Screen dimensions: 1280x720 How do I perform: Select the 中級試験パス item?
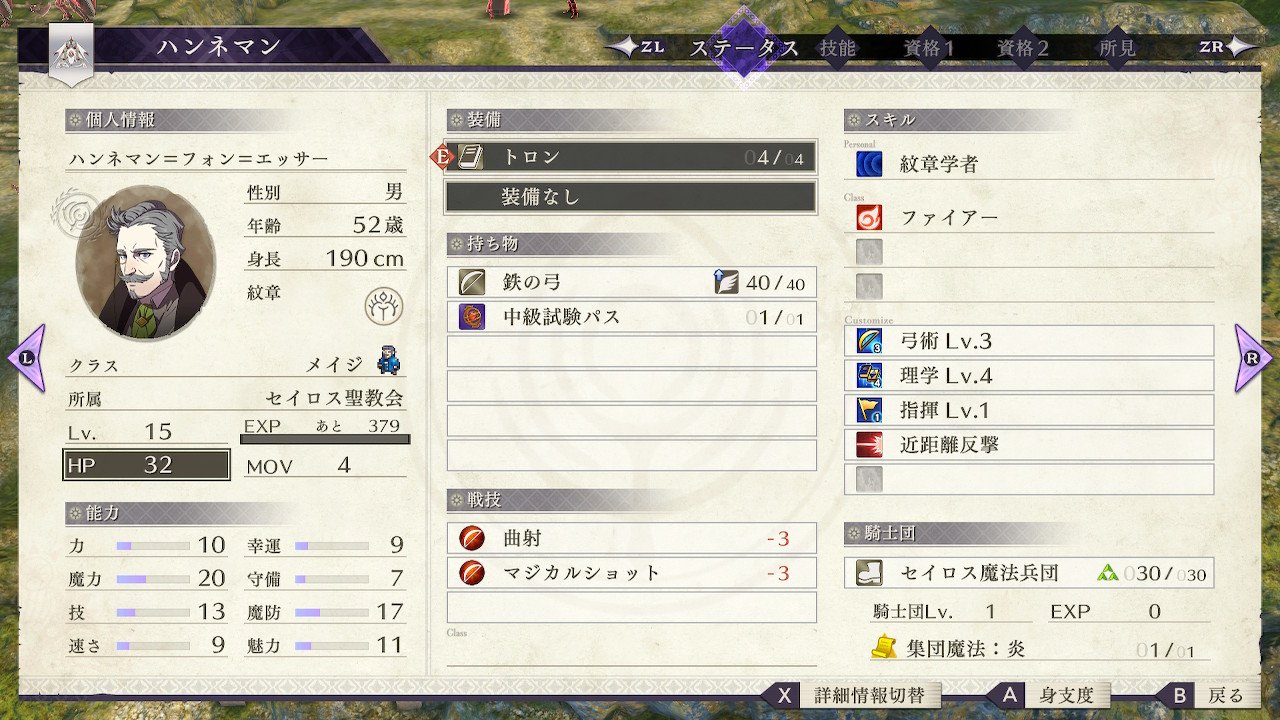pos(631,318)
